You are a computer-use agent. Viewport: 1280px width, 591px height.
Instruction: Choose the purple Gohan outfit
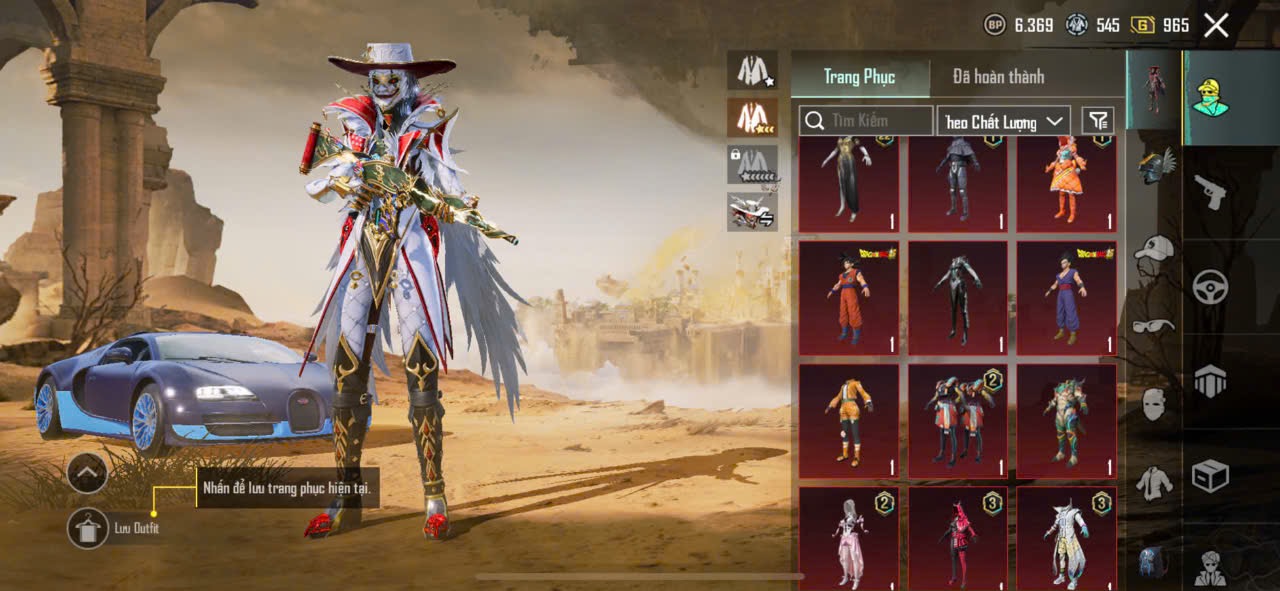click(1066, 298)
